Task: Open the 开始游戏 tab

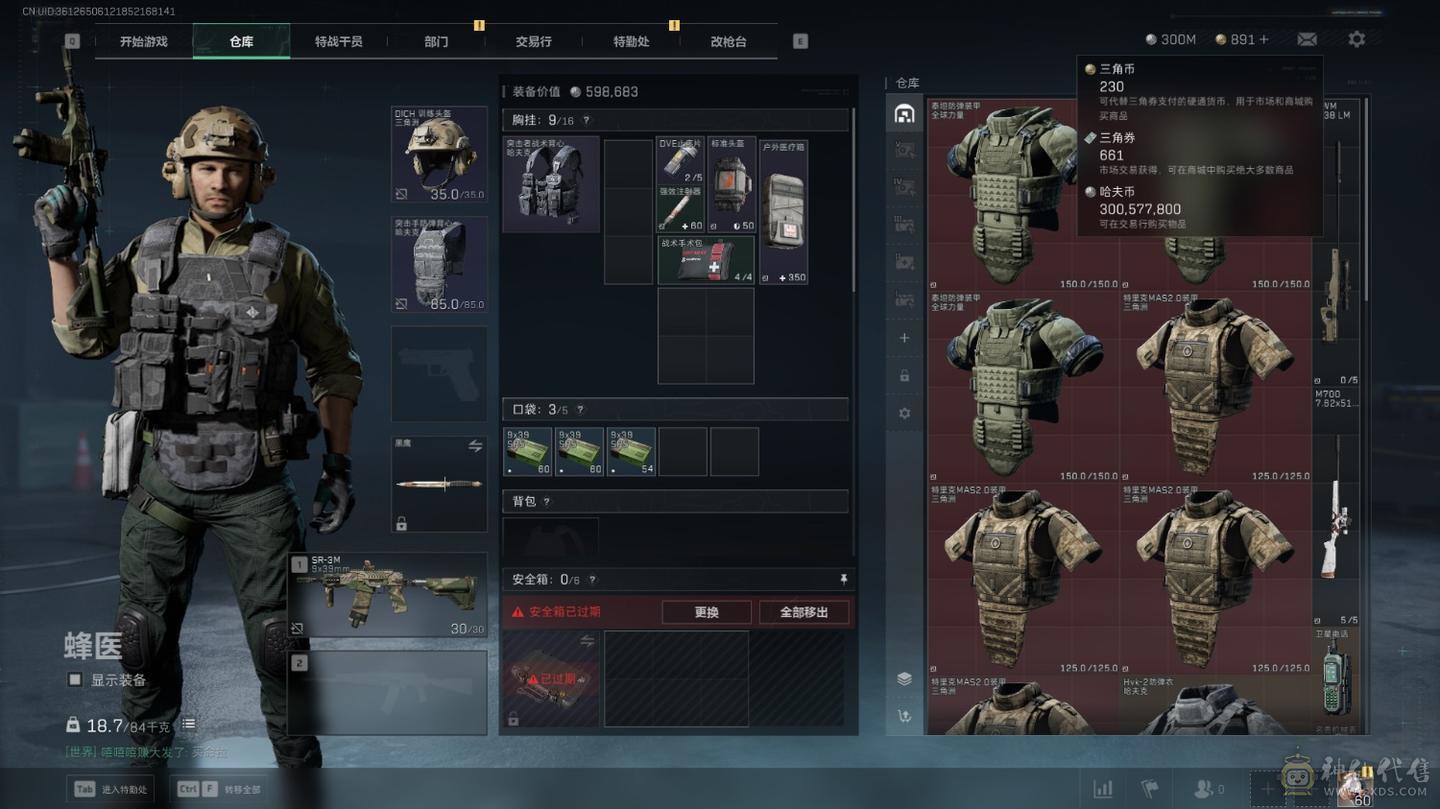Action: coord(143,42)
